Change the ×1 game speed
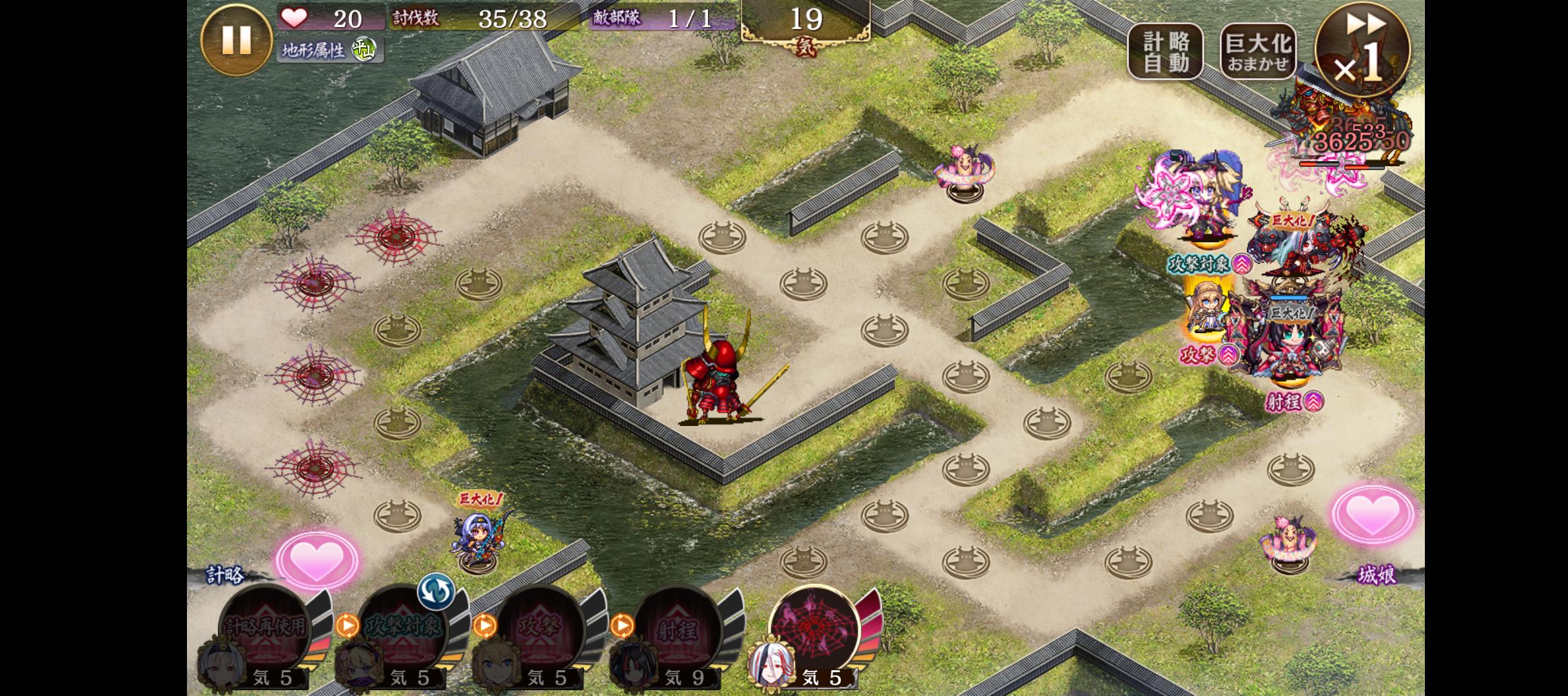1568x696 pixels. coord(1362,50)
